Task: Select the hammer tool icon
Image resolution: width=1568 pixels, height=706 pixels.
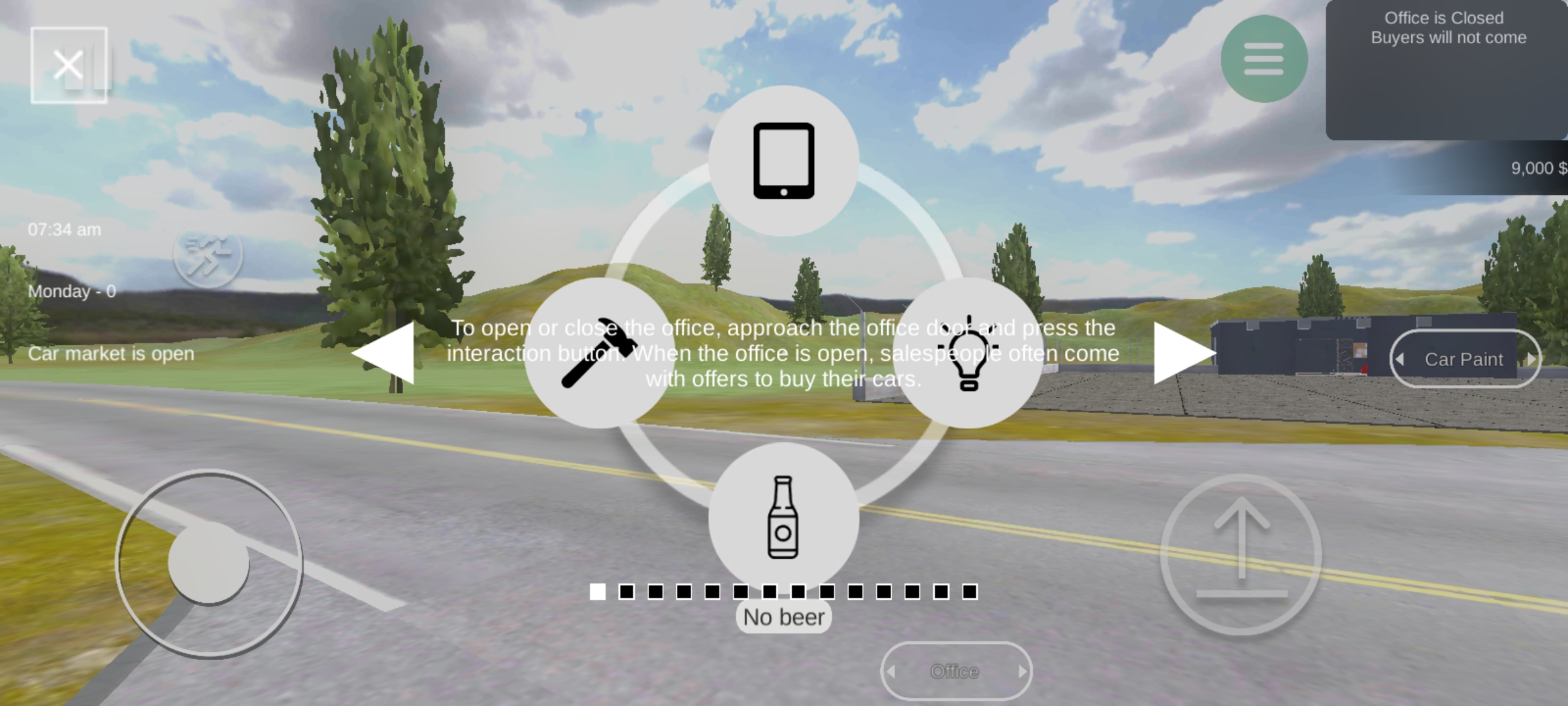Action: (598, 353)
